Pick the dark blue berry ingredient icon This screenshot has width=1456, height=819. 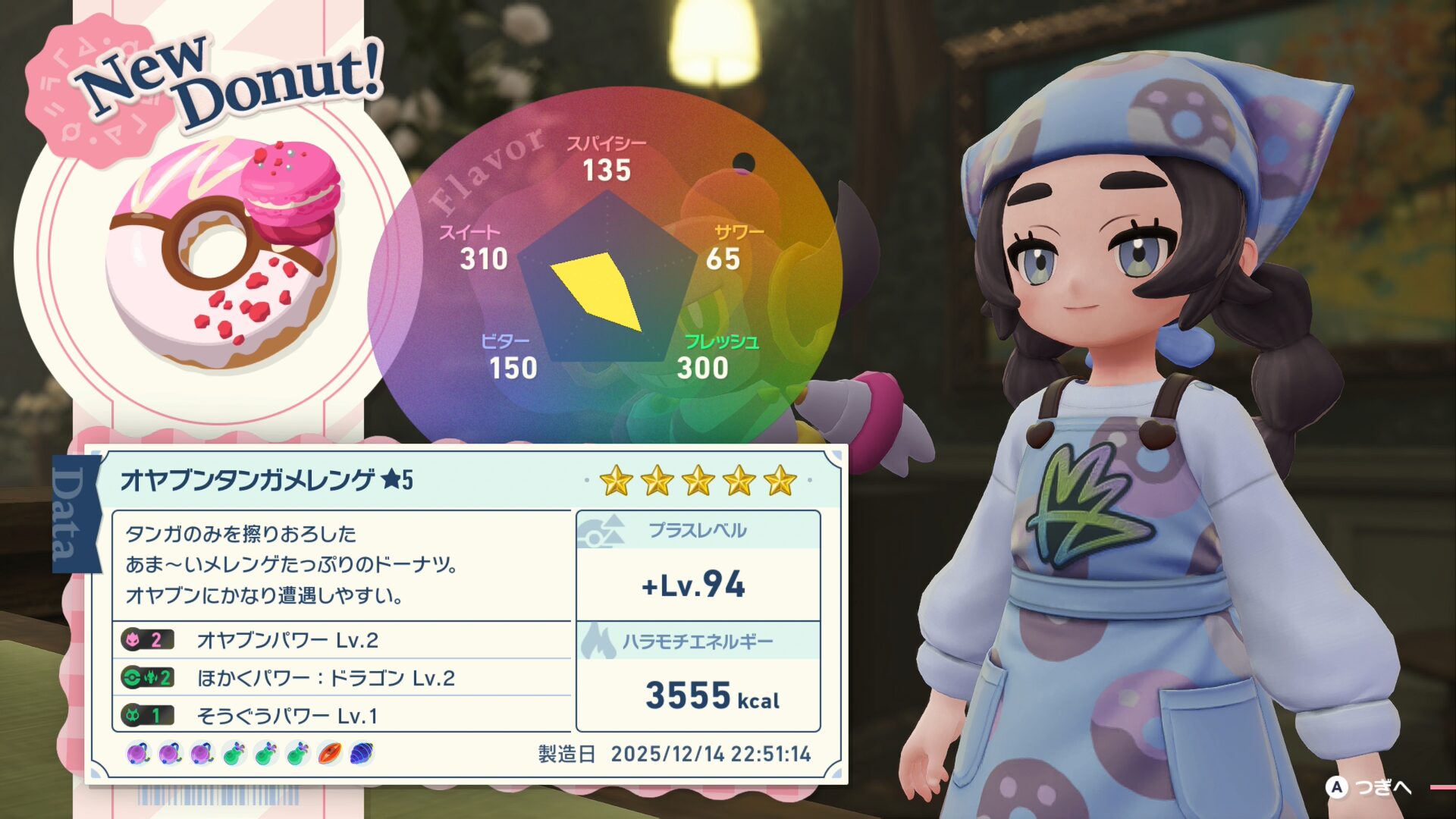pos(362,754)
